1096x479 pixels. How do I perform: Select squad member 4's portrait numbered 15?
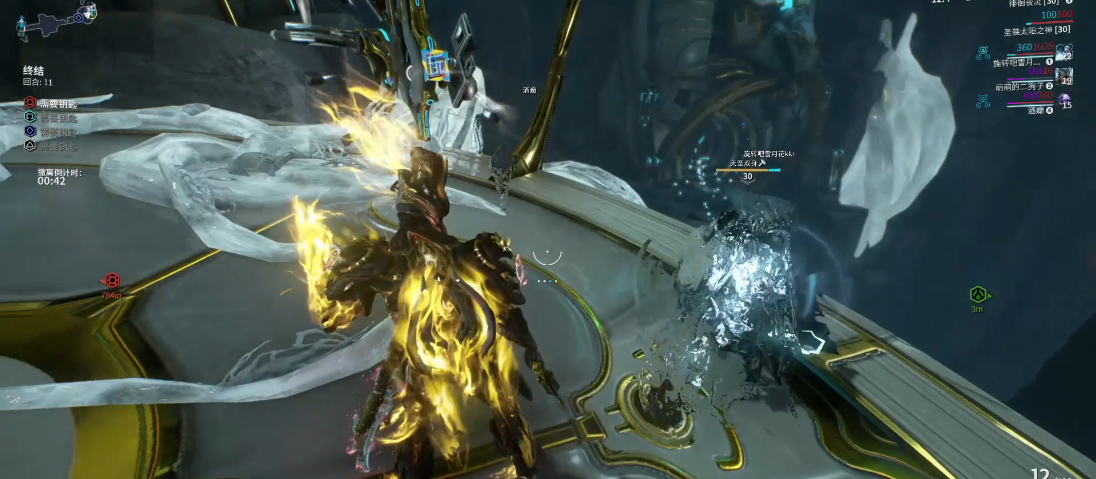click(1065, 100)
